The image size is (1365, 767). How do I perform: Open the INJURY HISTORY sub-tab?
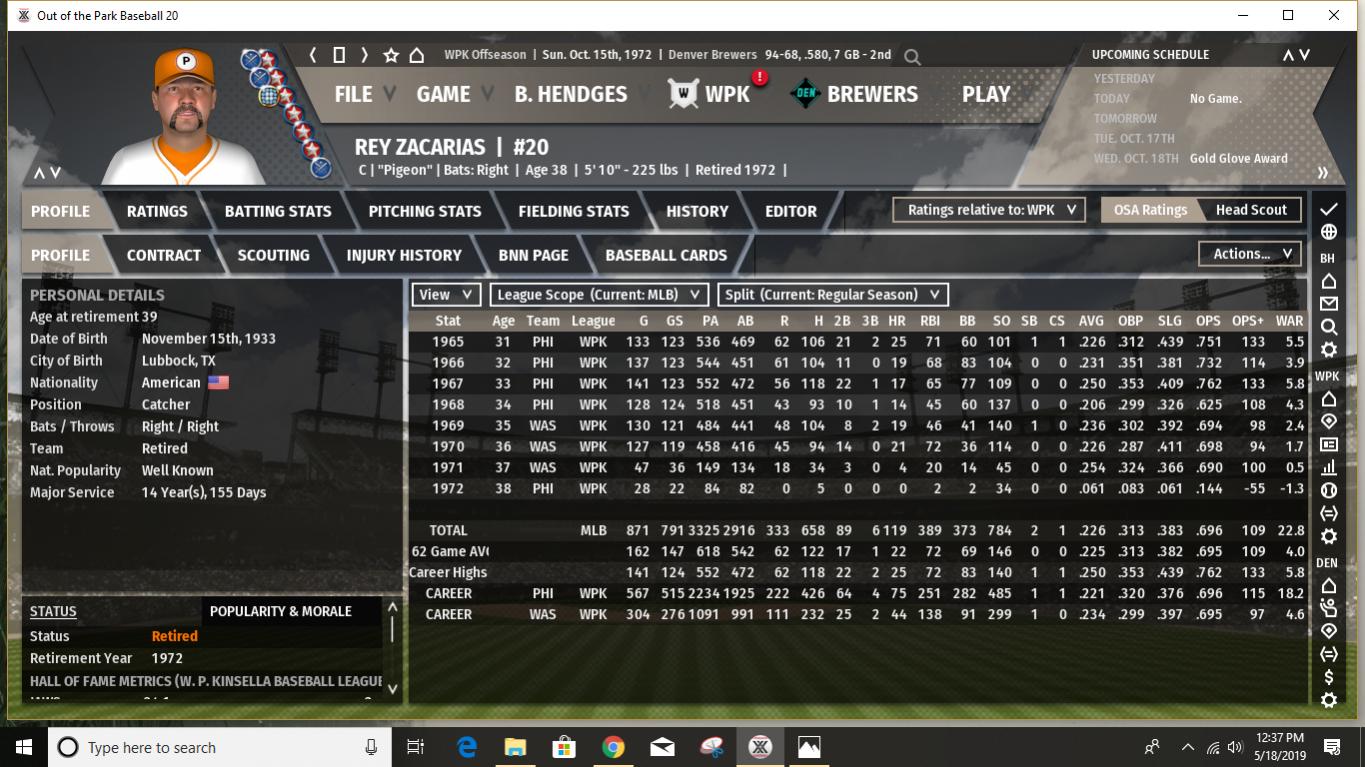404,255
